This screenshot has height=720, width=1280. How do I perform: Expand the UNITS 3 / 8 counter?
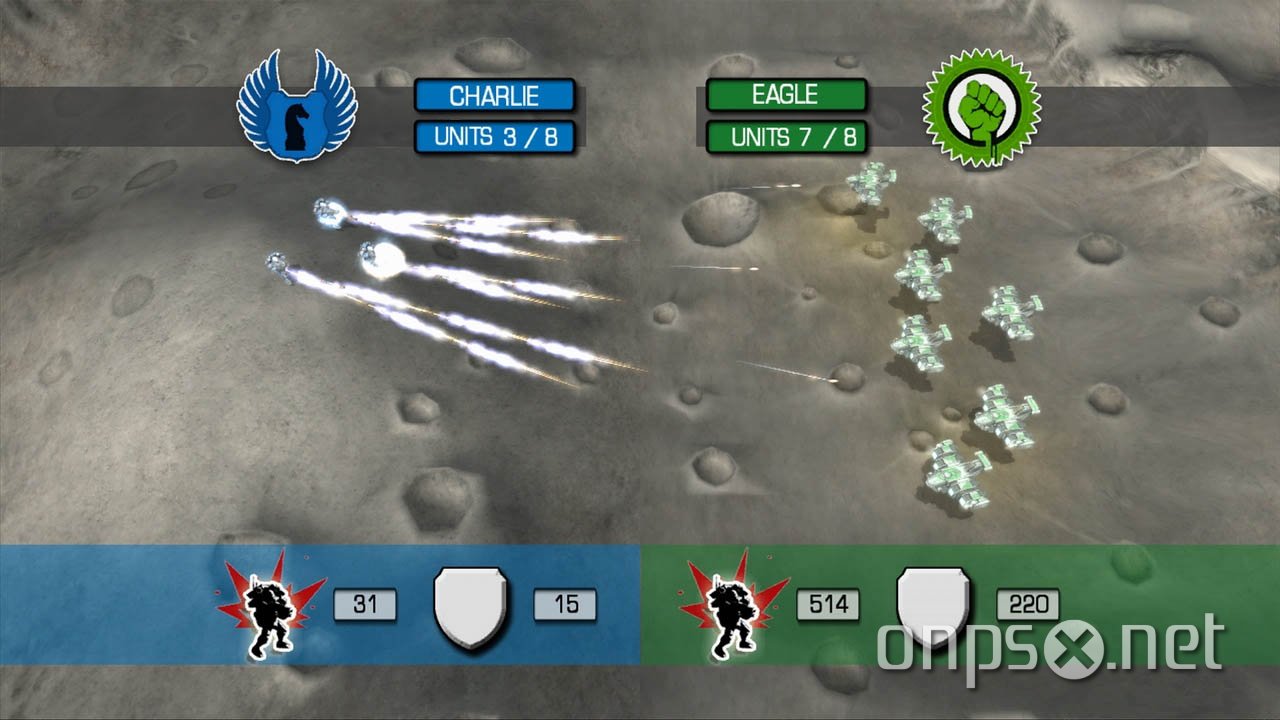click(495, 136)
